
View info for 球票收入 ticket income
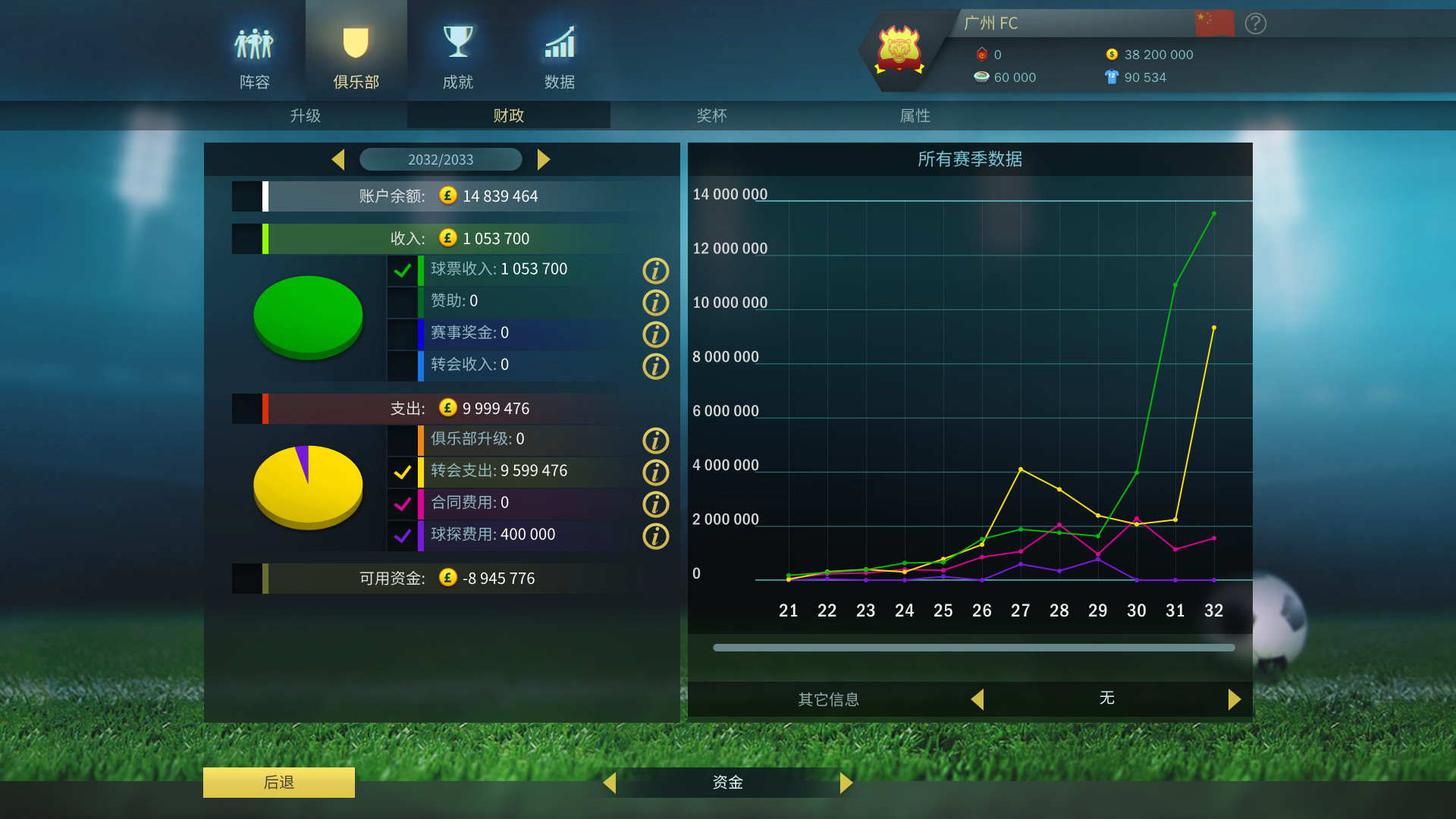click(655, 271)
